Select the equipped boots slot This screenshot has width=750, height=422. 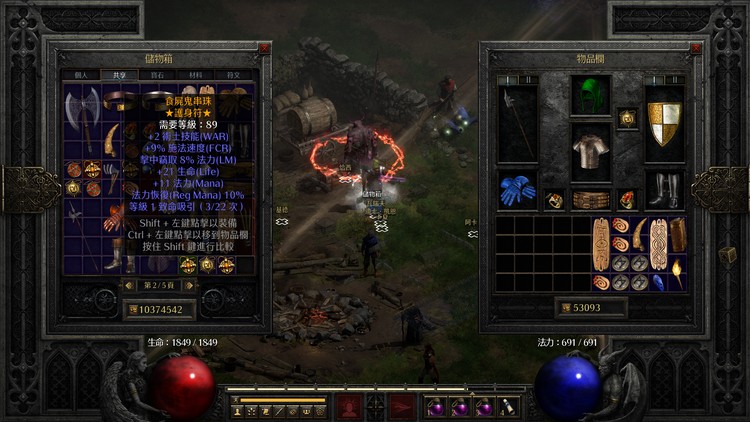point(663,188)
